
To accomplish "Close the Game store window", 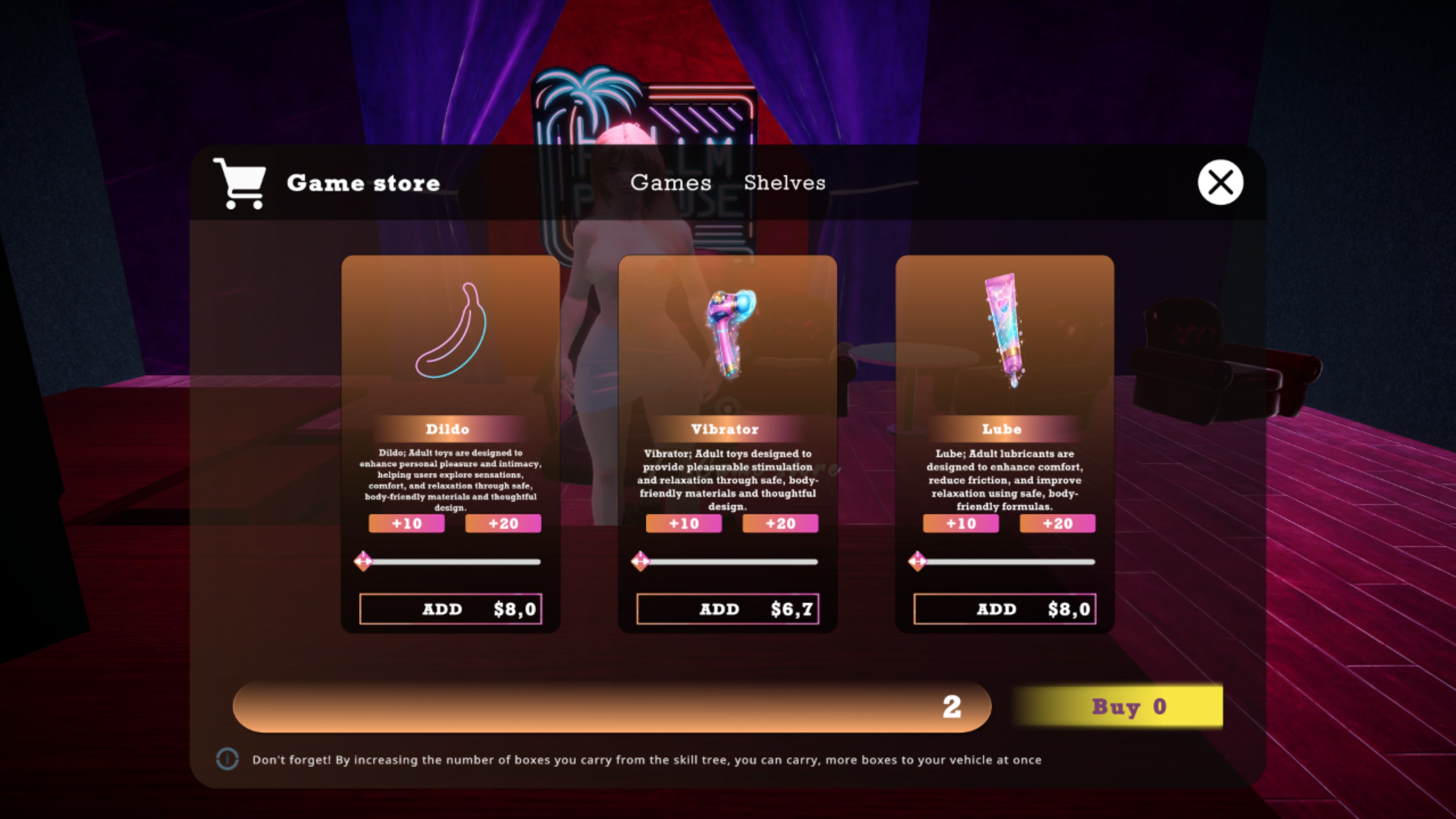I will (x=1220, y=182).
